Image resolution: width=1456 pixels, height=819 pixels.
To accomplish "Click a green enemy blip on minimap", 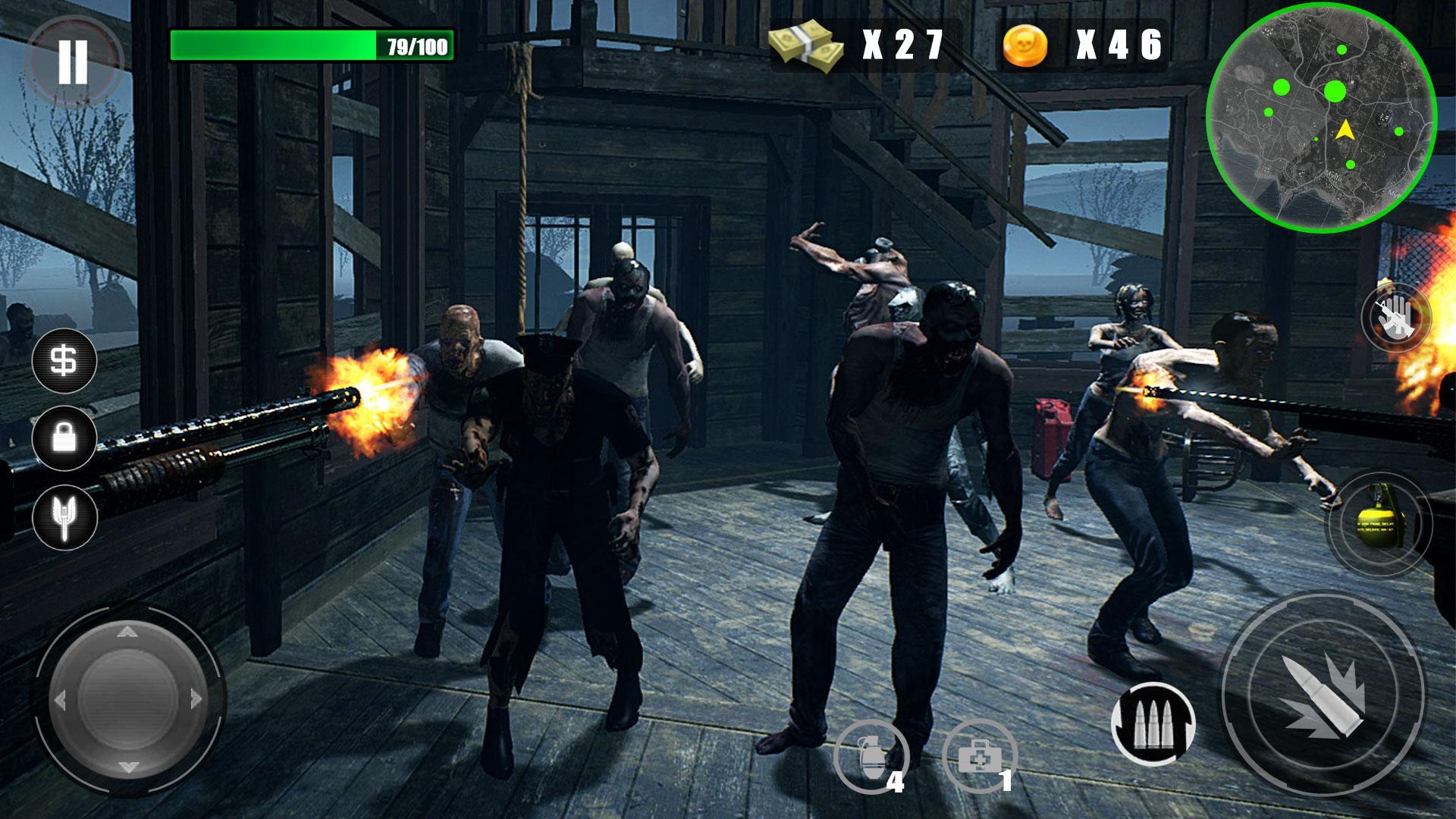I will (1334, 90).
